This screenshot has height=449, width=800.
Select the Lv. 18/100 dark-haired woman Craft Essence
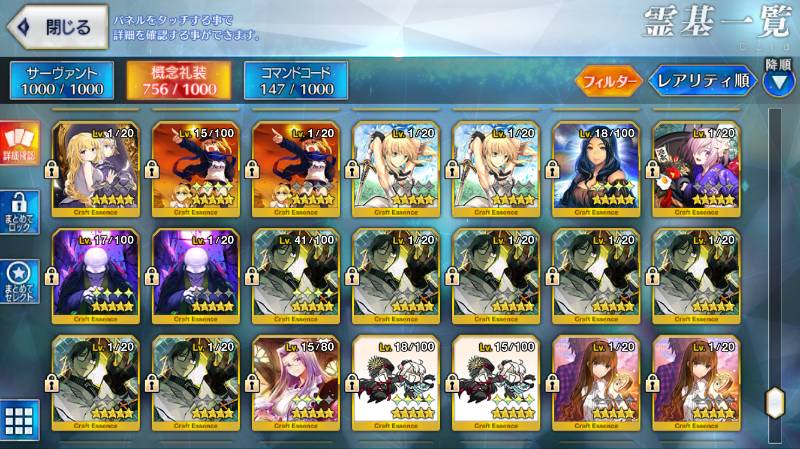coord(596,166)
